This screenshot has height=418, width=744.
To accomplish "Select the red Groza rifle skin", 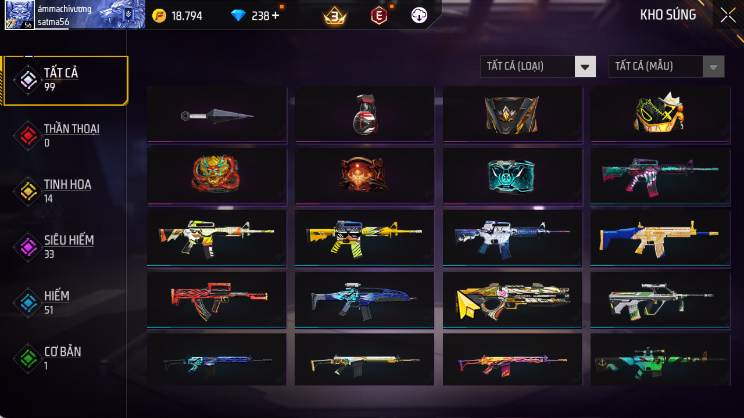I will coord(217,297).
